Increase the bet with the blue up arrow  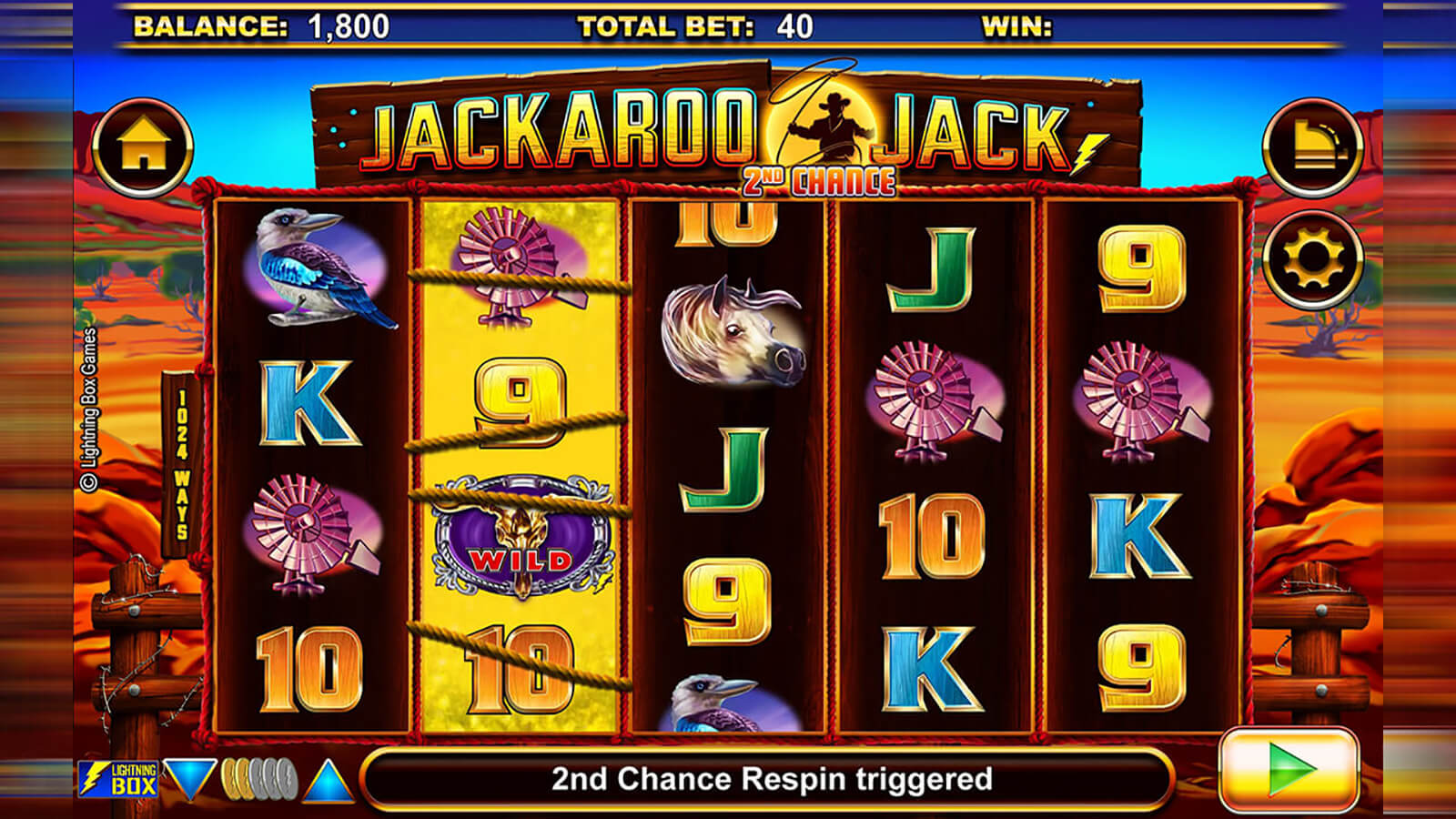click(x=328, y=781)
